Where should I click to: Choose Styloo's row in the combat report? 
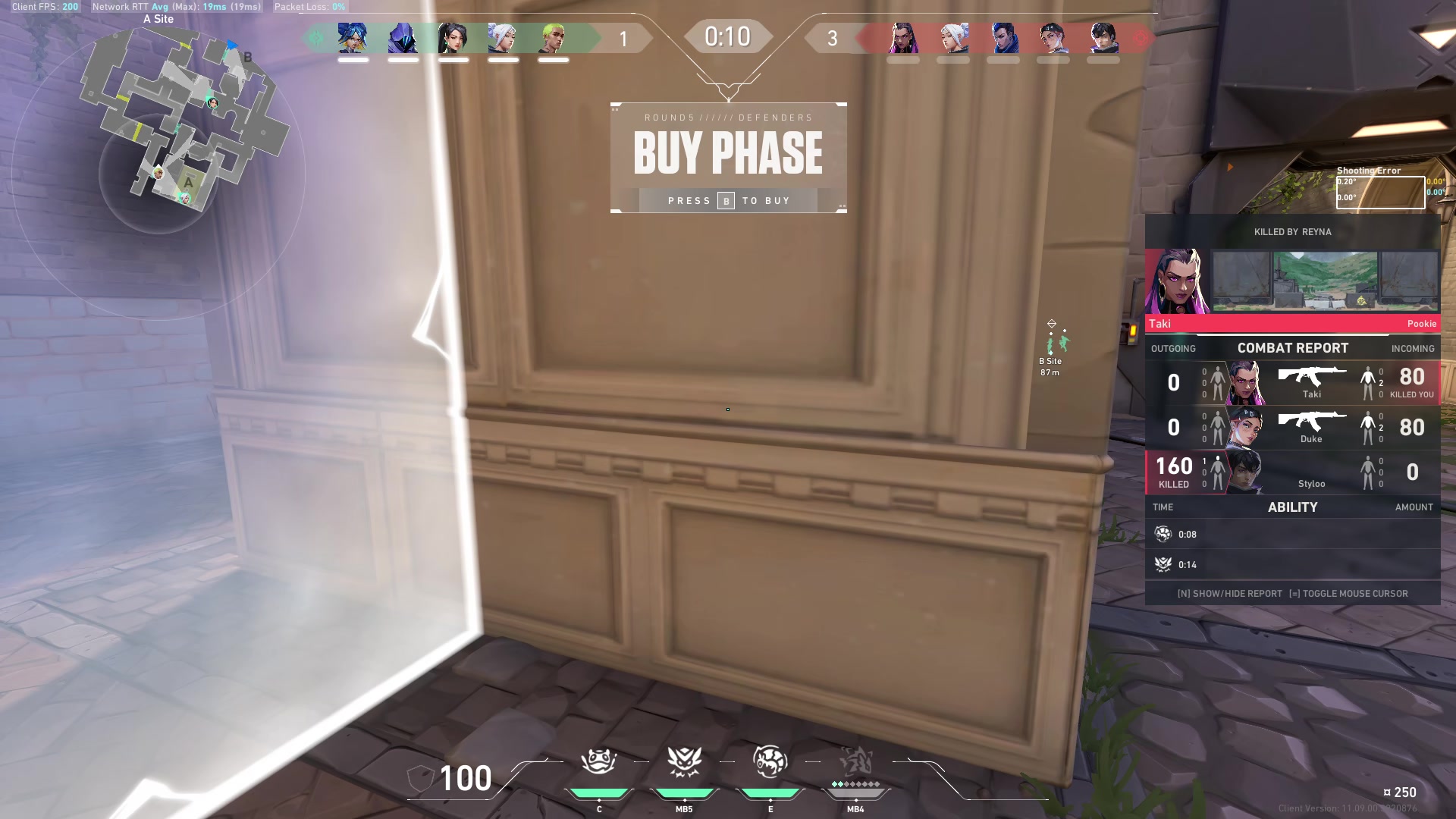pyautogui.click(x=1292, y=472)
